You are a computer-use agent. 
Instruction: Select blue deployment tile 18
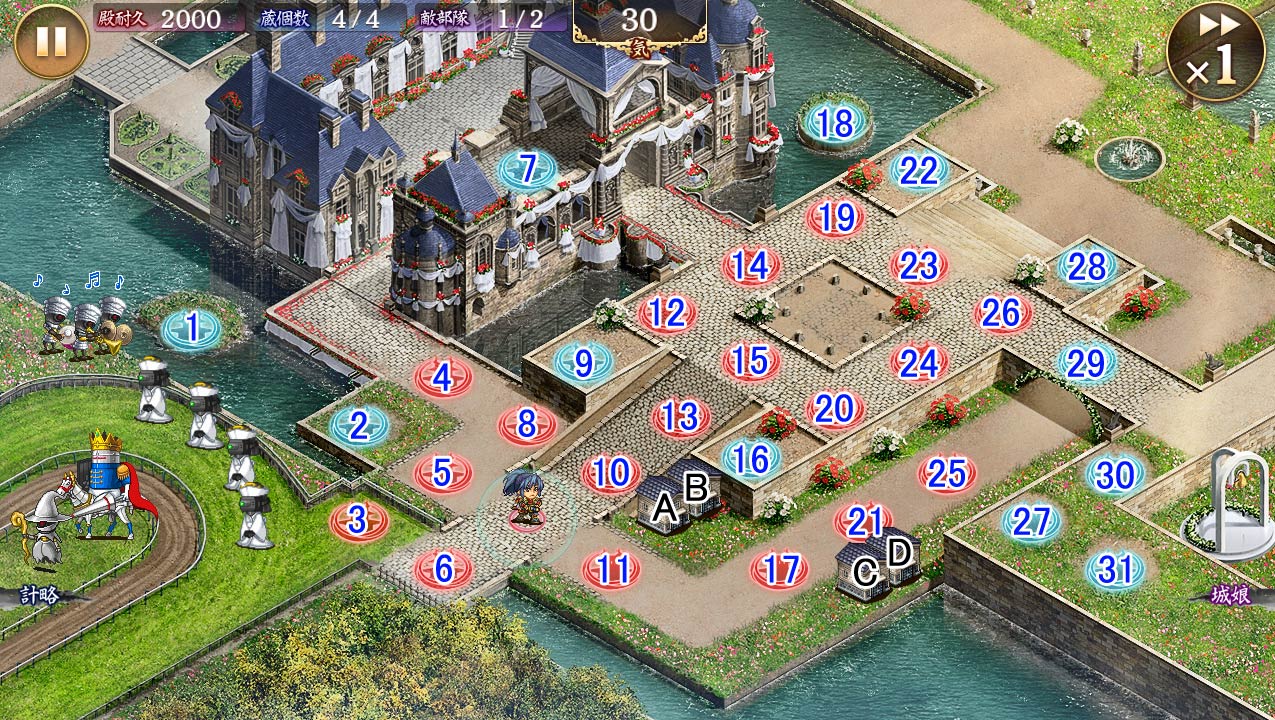pyautogui.click(x=835, y=123)
